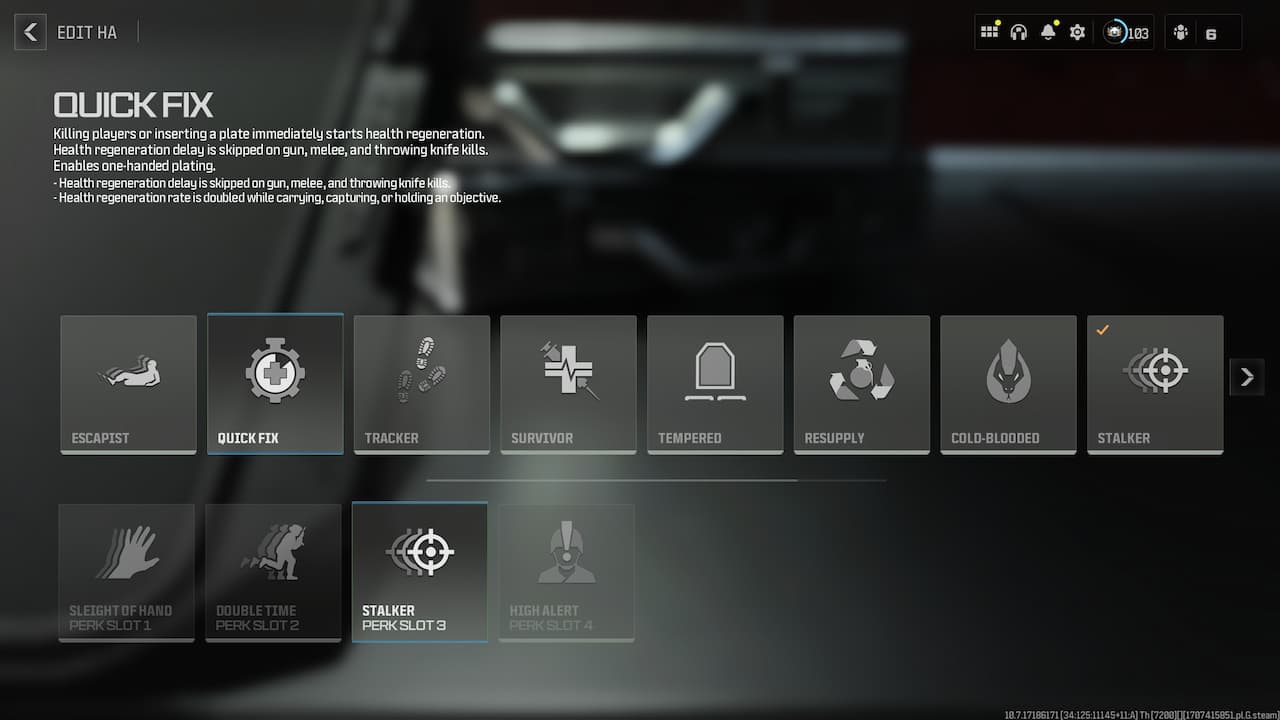Image resolution: width=1280 pixels, height=720 pixels.
Task: Choose the Resupply perk
Action: coord(861,383)
